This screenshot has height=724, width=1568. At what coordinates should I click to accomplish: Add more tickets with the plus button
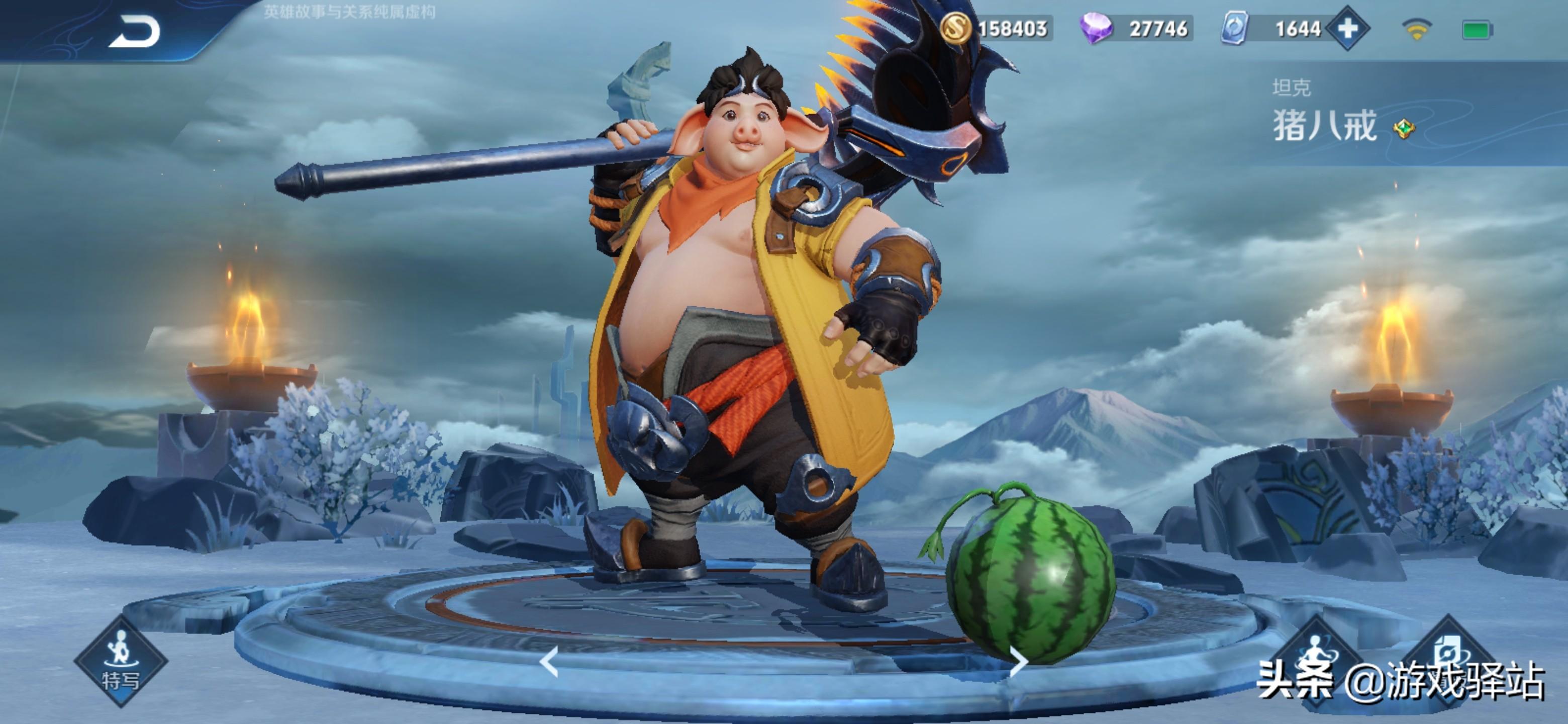point(1348,28)
